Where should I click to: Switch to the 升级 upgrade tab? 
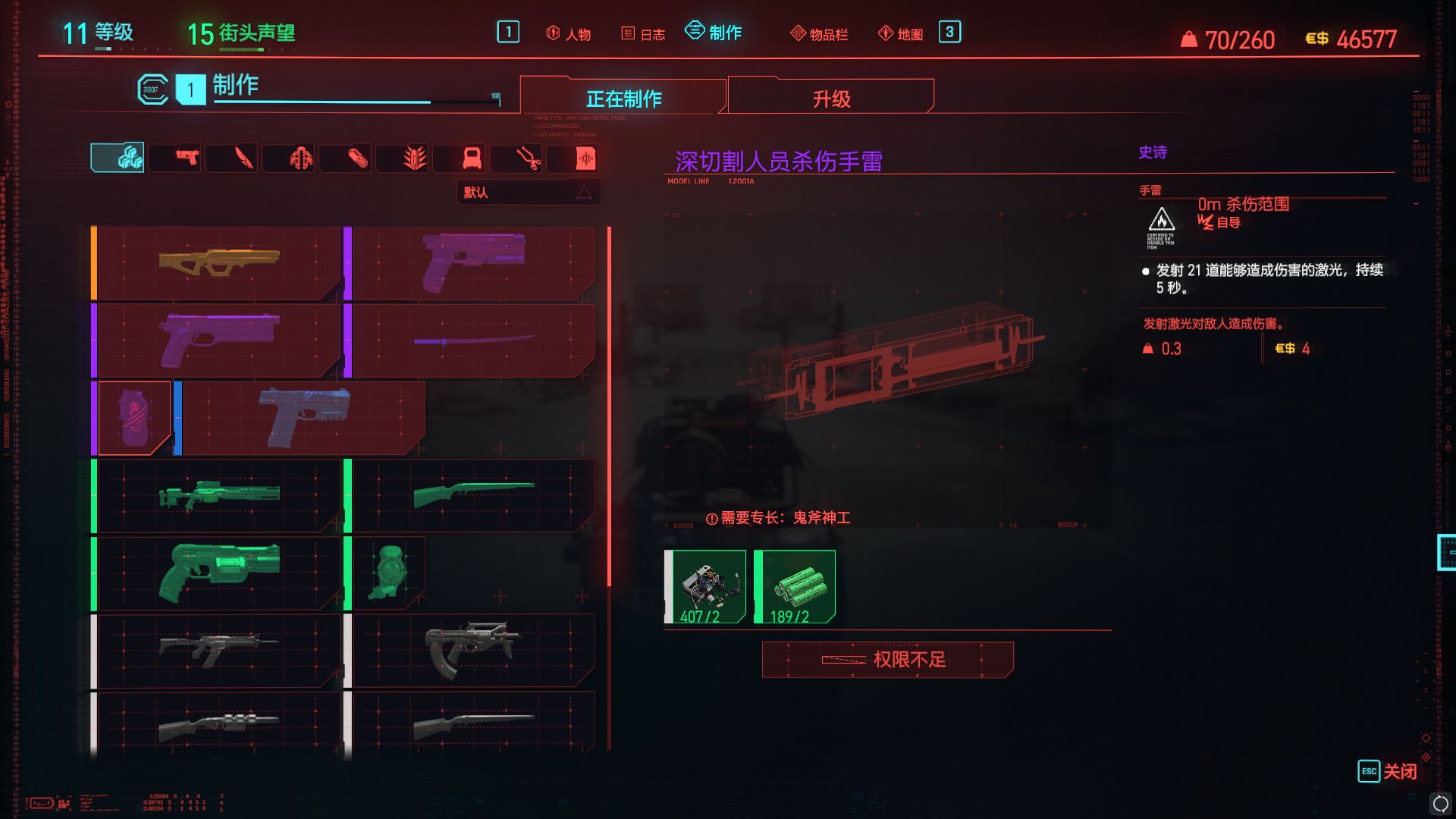[830, 97]
